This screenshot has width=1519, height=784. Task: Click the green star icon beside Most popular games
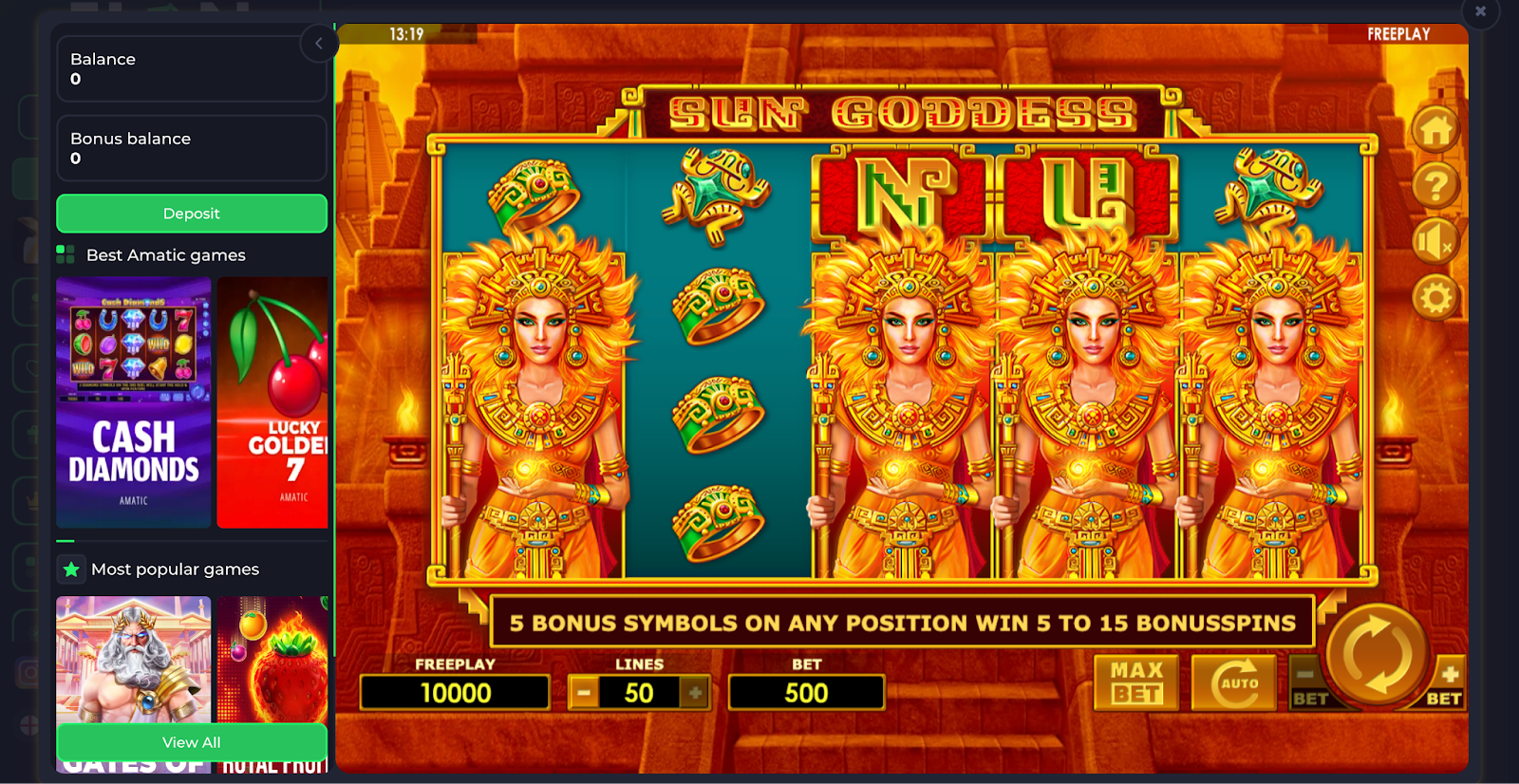pos(71,569)
